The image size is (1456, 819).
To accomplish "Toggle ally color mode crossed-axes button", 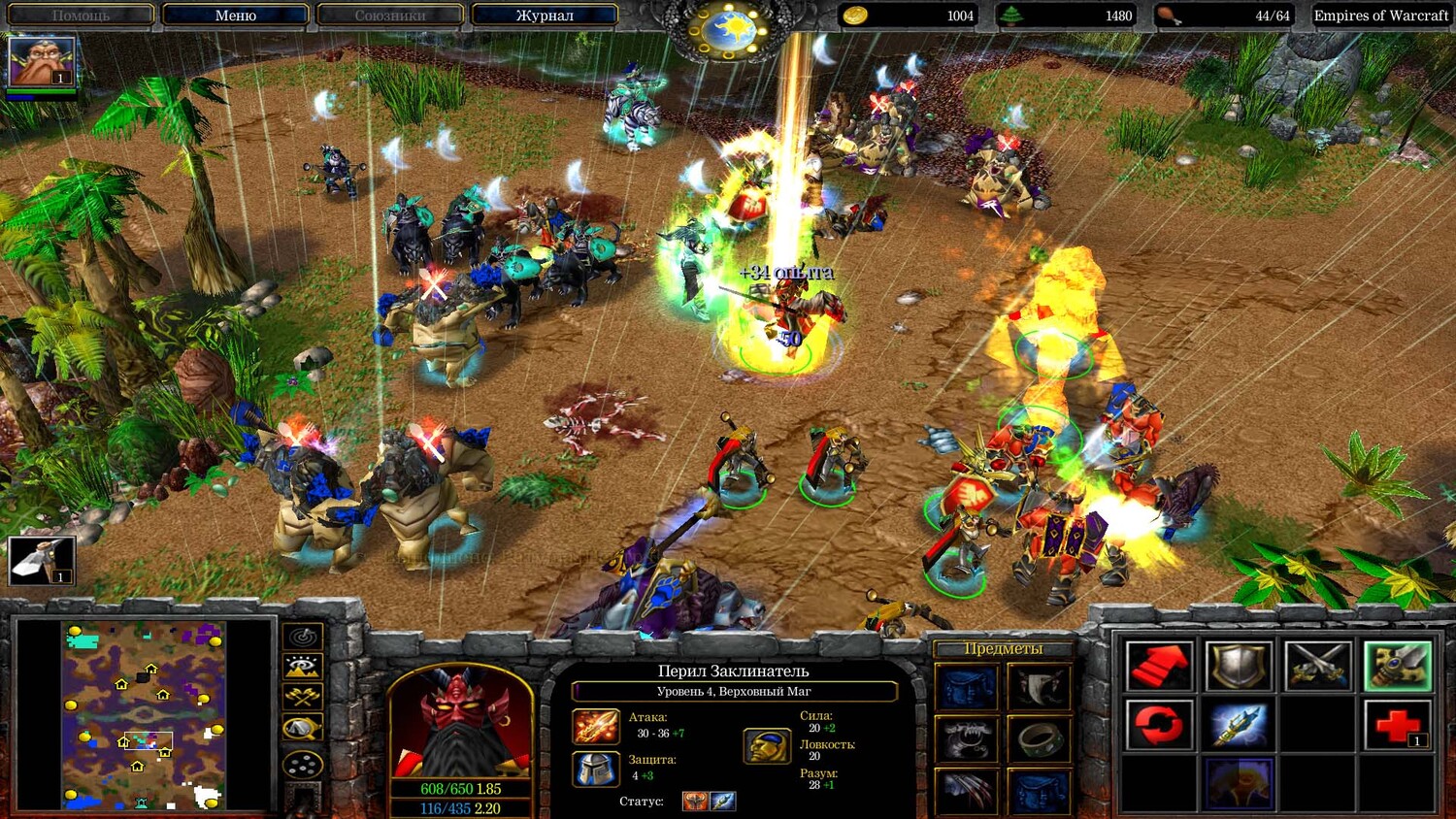I will pyautogui.click(x=303, y=697).
